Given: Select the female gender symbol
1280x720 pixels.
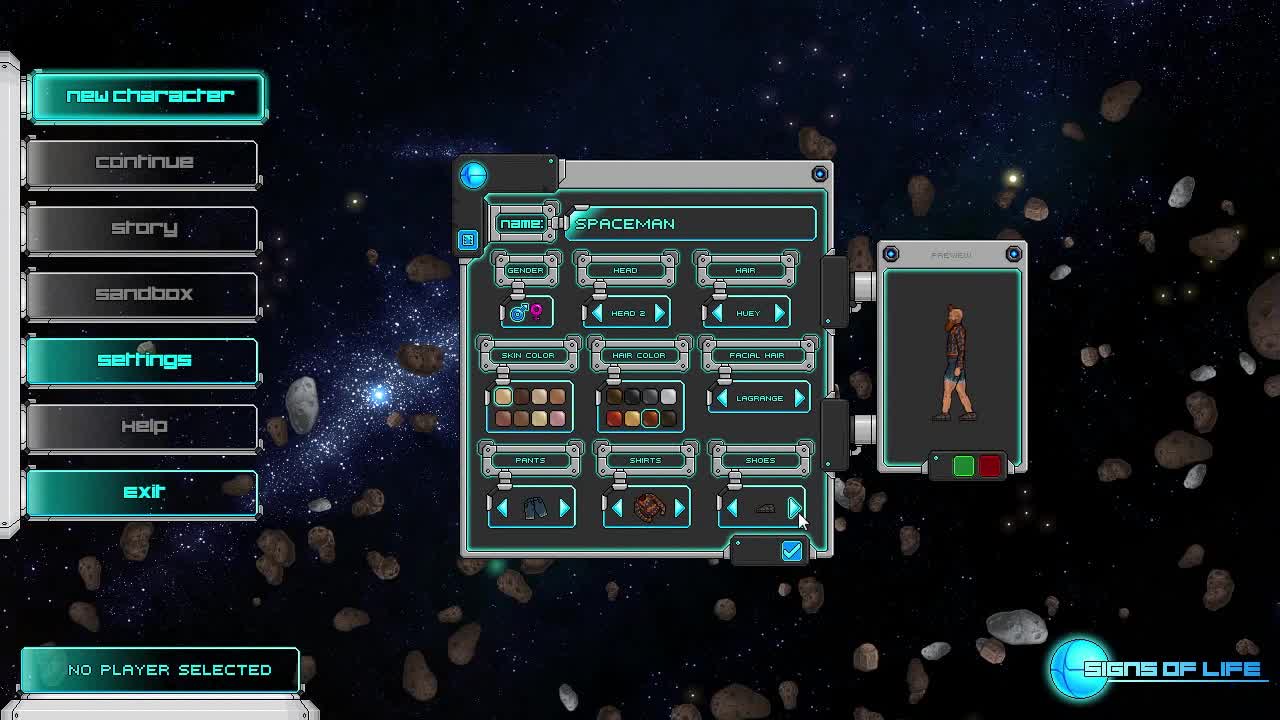Looking at the screenshot, I should coord(534,313).
